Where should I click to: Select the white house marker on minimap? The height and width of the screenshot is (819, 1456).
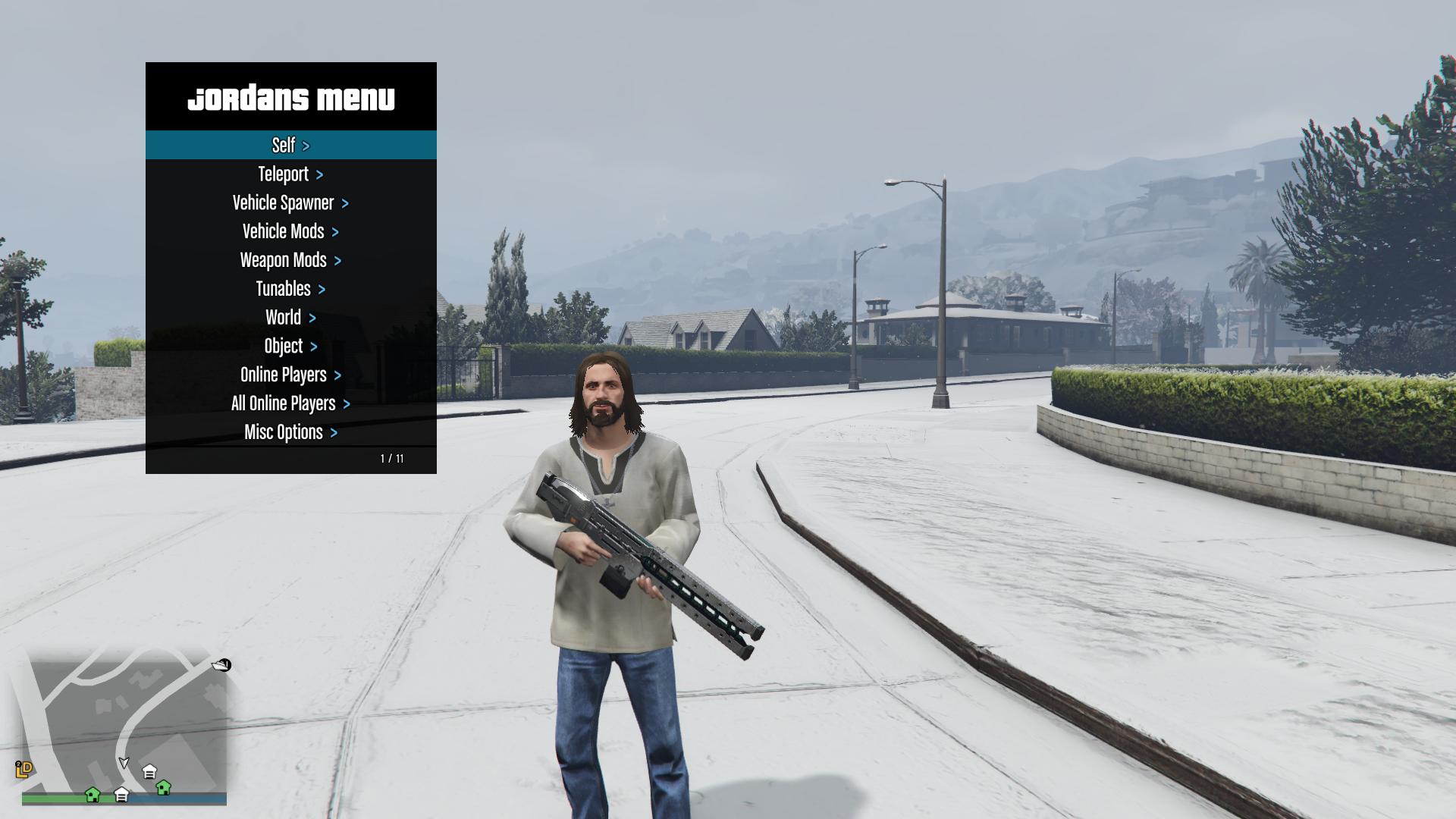click(149, 772)
